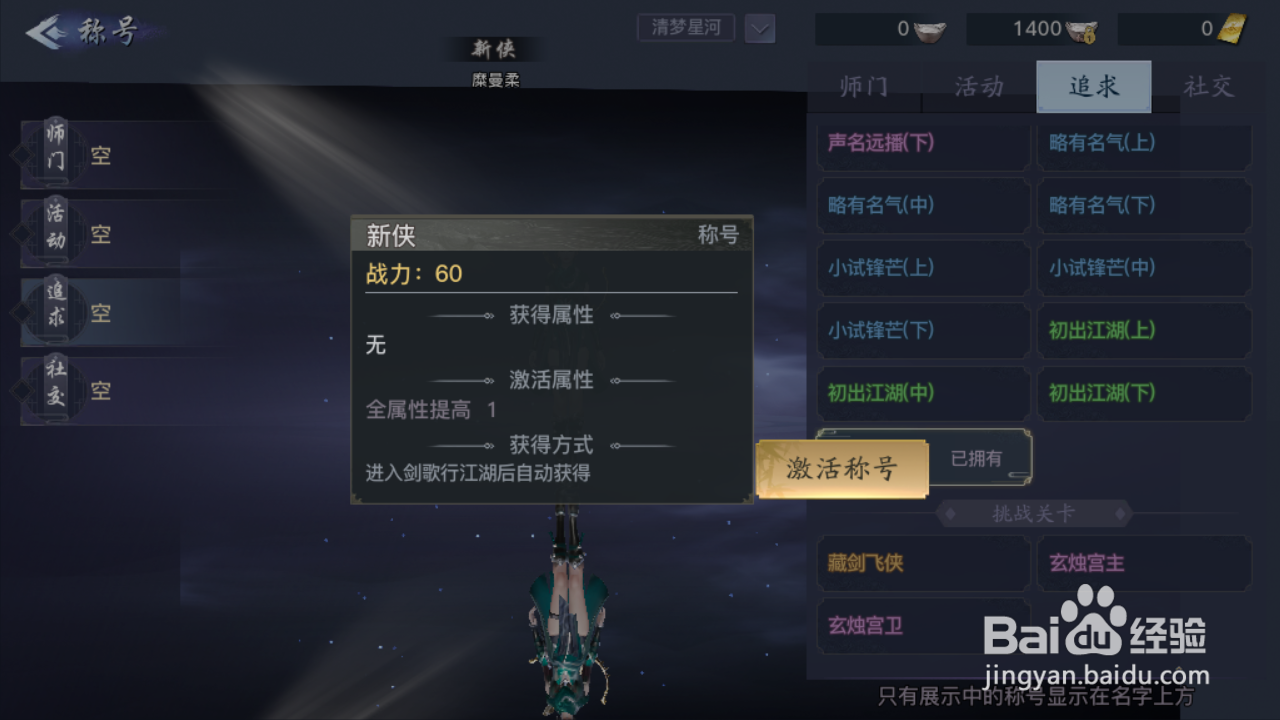
Task: Switch to the 师门 tab
Action: tap(863, 87)
